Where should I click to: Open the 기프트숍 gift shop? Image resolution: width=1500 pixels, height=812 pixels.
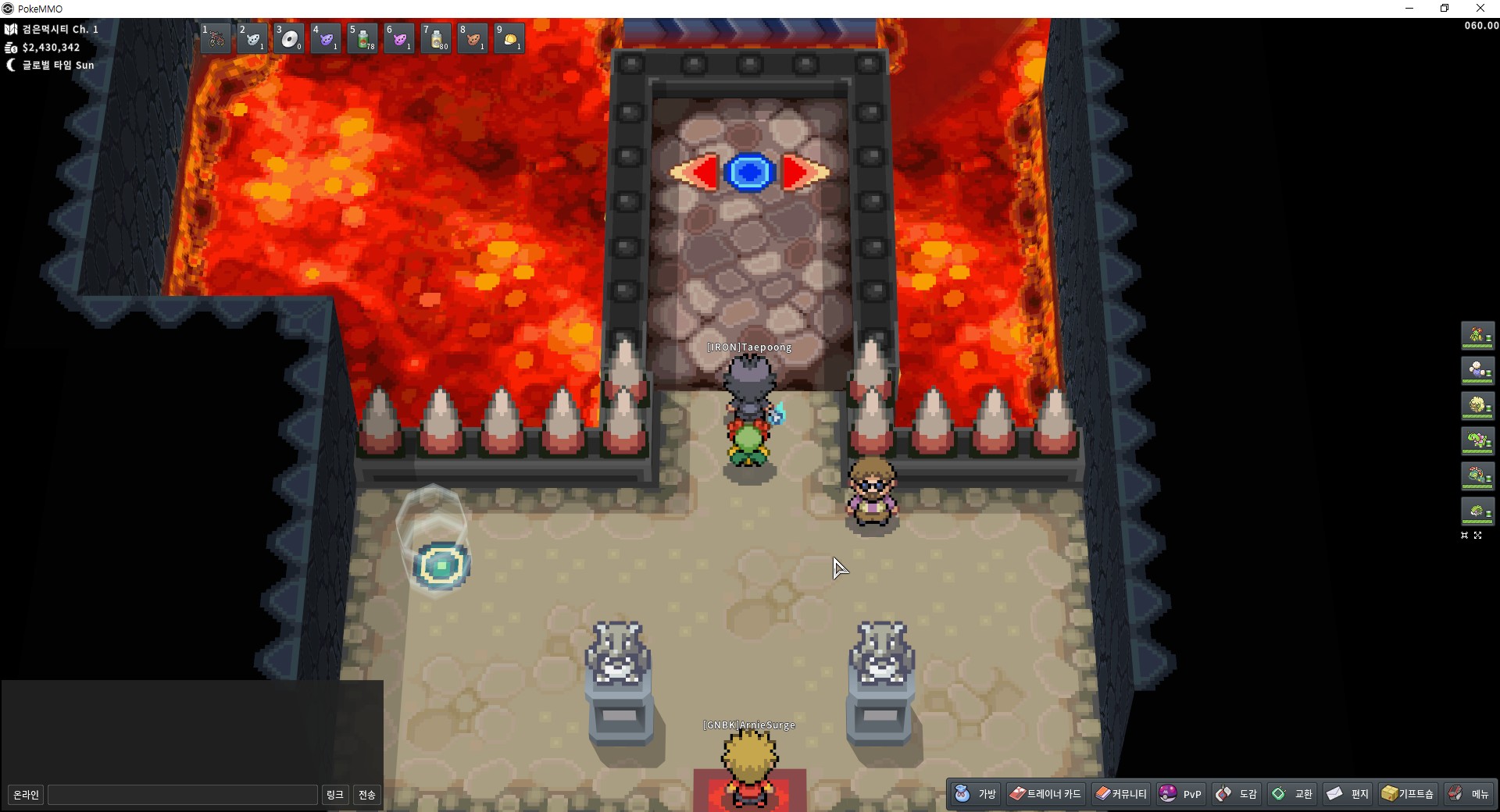coord(1408,794)
